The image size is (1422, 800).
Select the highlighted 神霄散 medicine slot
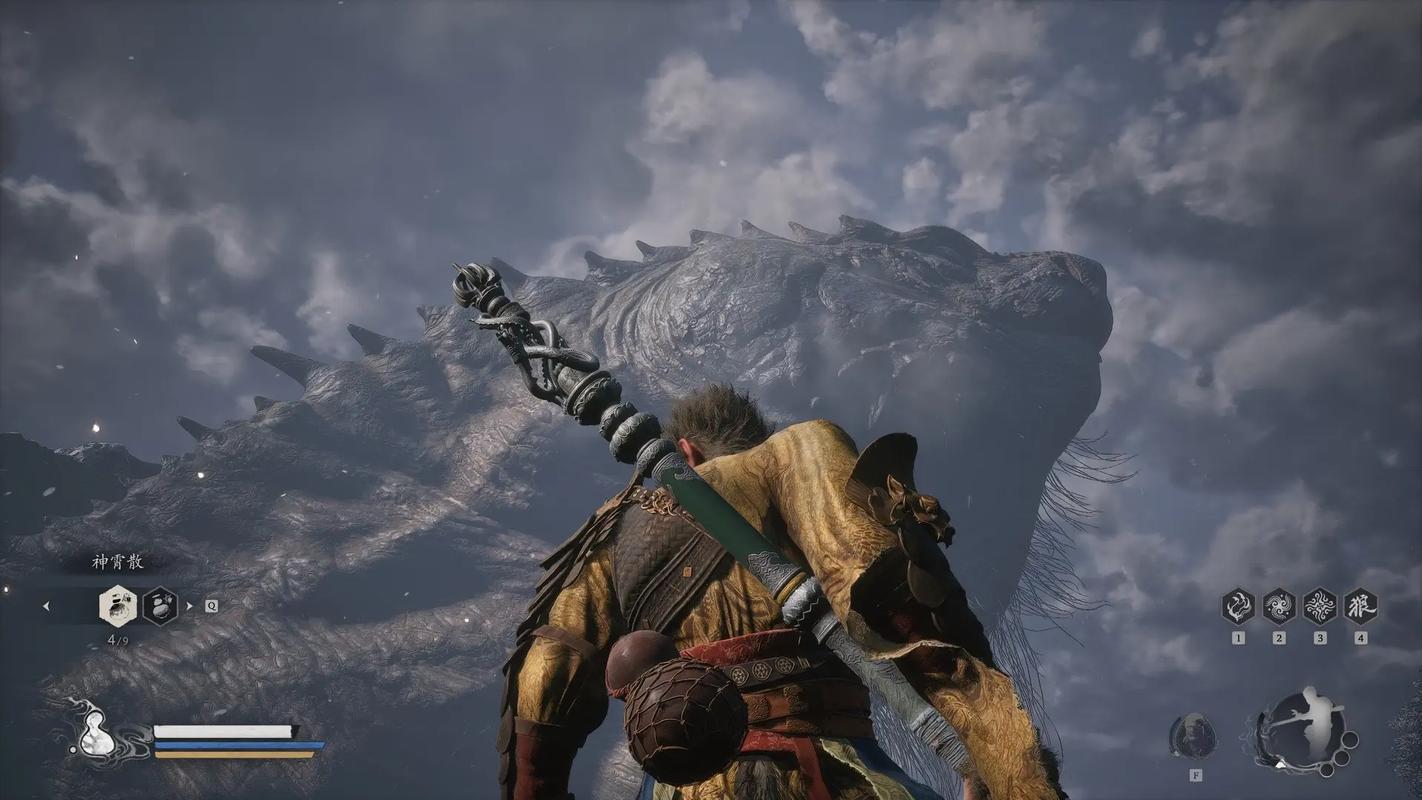coord(118,606)
